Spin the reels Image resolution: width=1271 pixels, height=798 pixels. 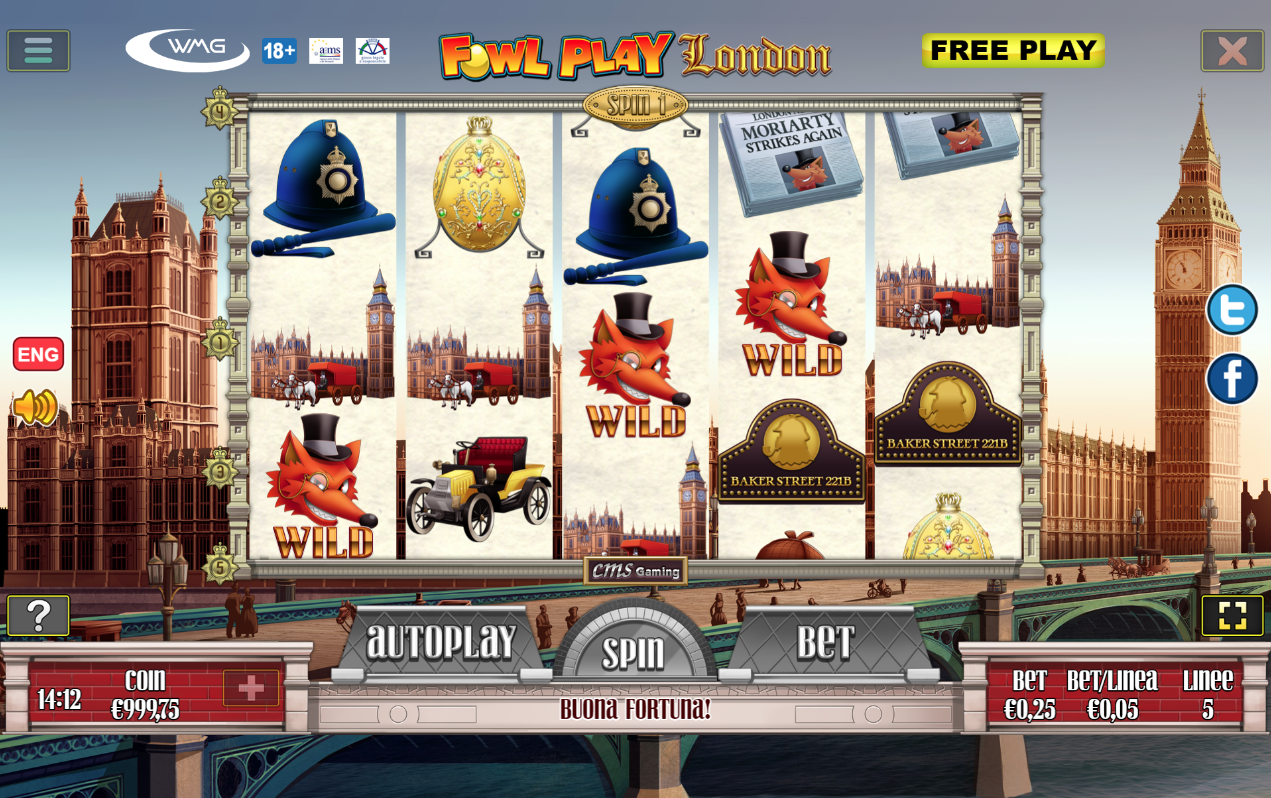(633, 652)
